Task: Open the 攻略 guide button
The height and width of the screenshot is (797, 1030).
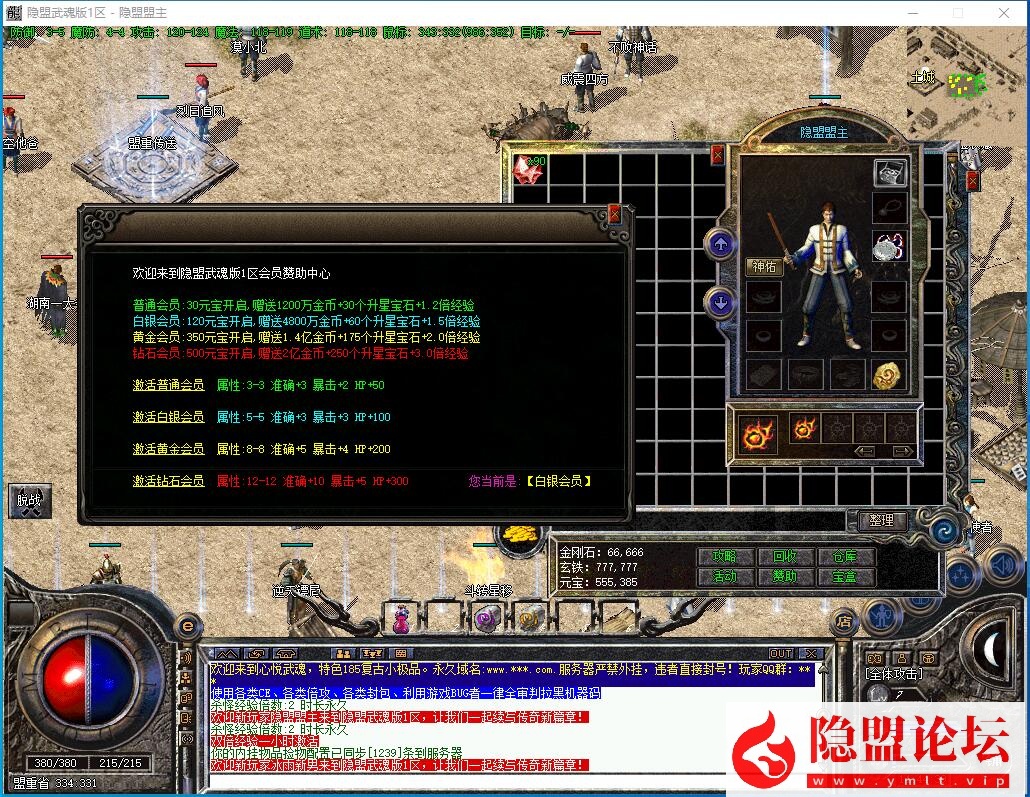Action: [x=724, y=557]
